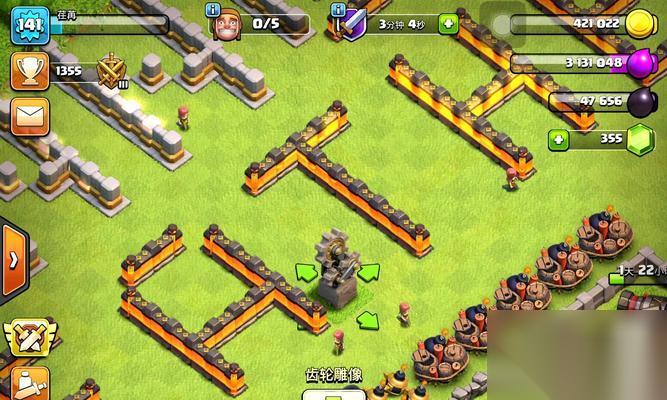Open the mail inbox envelope

(x=29, y=118)
